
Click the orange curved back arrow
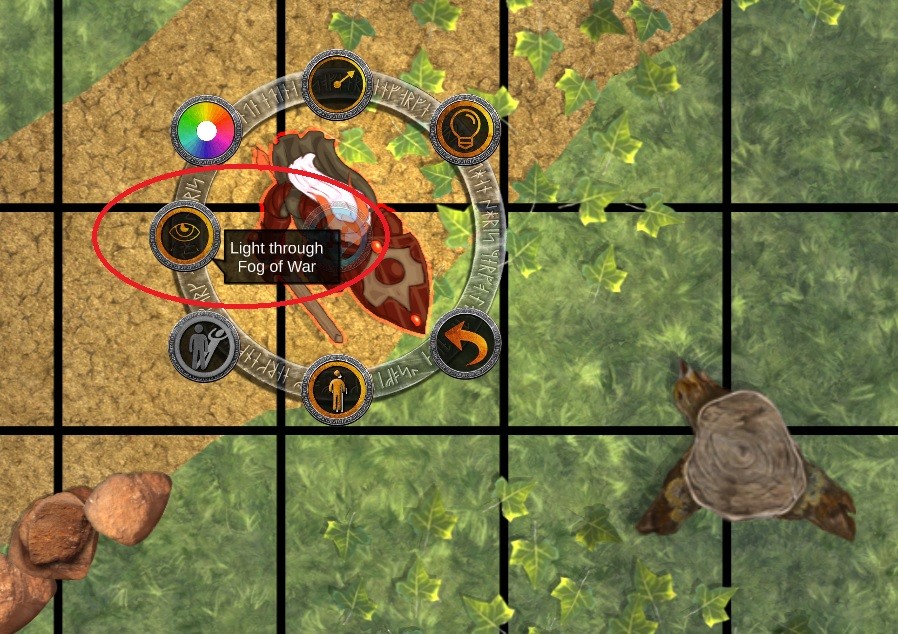point(465,345)
